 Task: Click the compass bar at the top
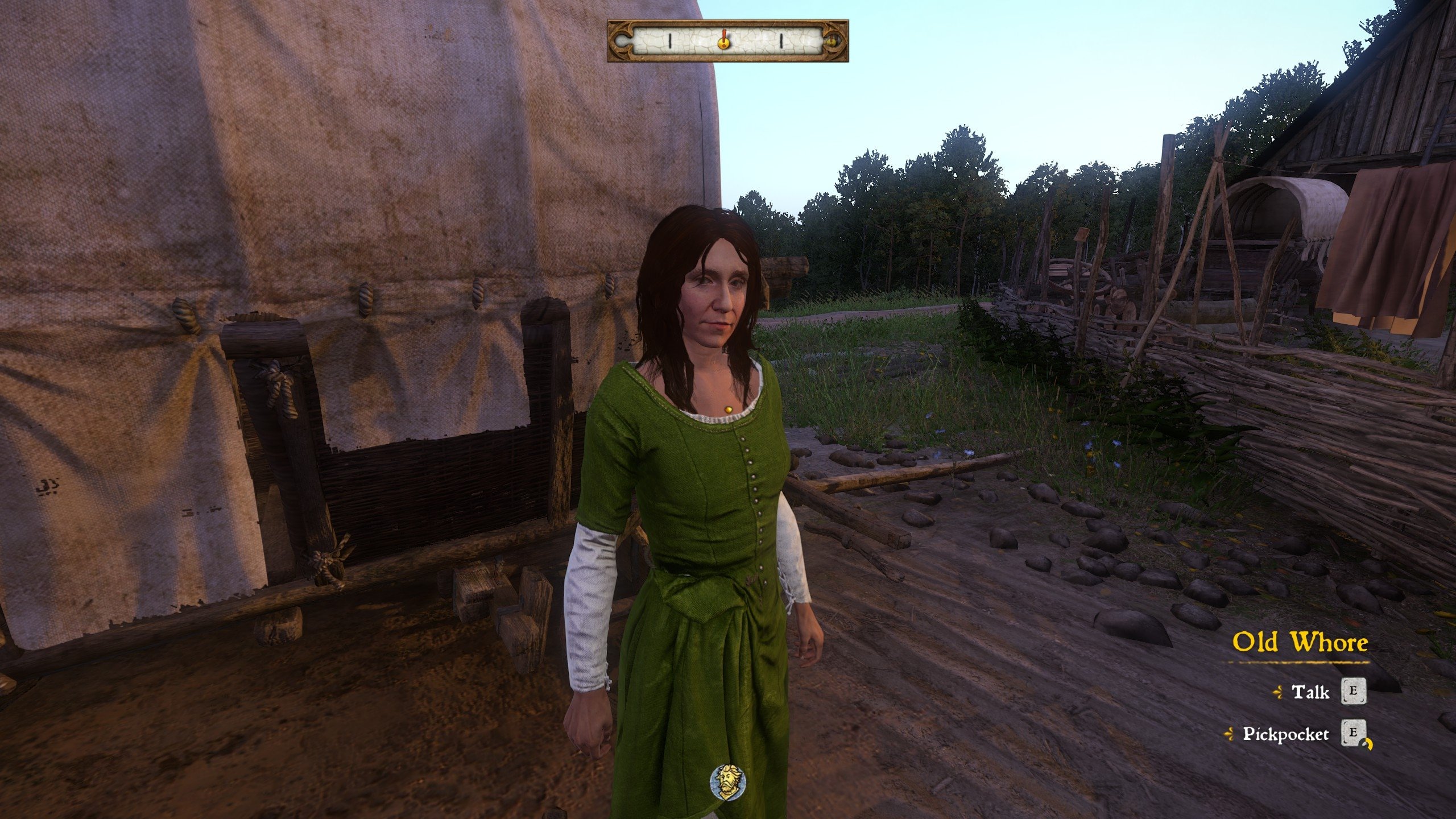[x=727, y=41]
